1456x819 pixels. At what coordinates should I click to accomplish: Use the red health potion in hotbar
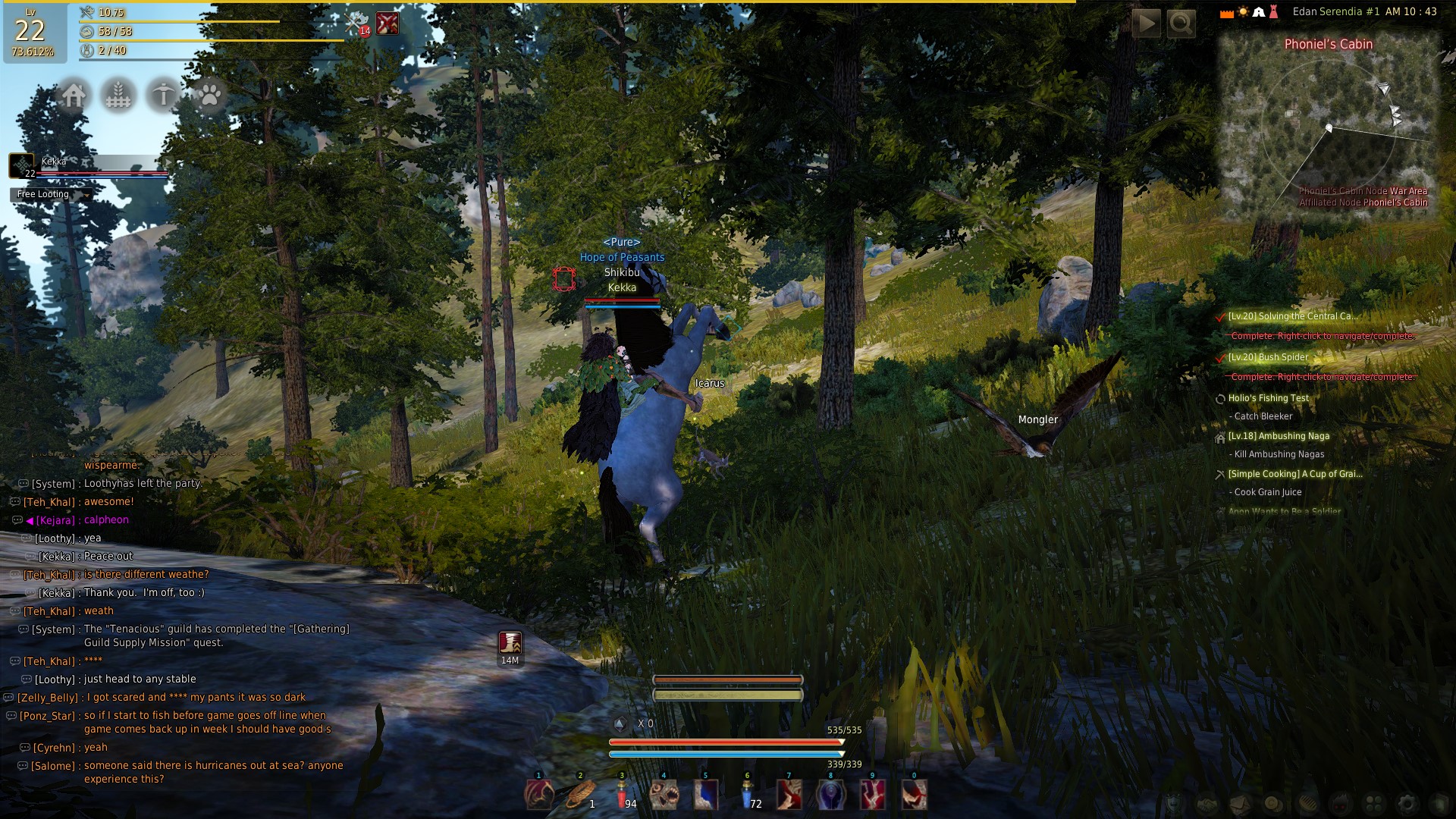click(x=622, y=795)
